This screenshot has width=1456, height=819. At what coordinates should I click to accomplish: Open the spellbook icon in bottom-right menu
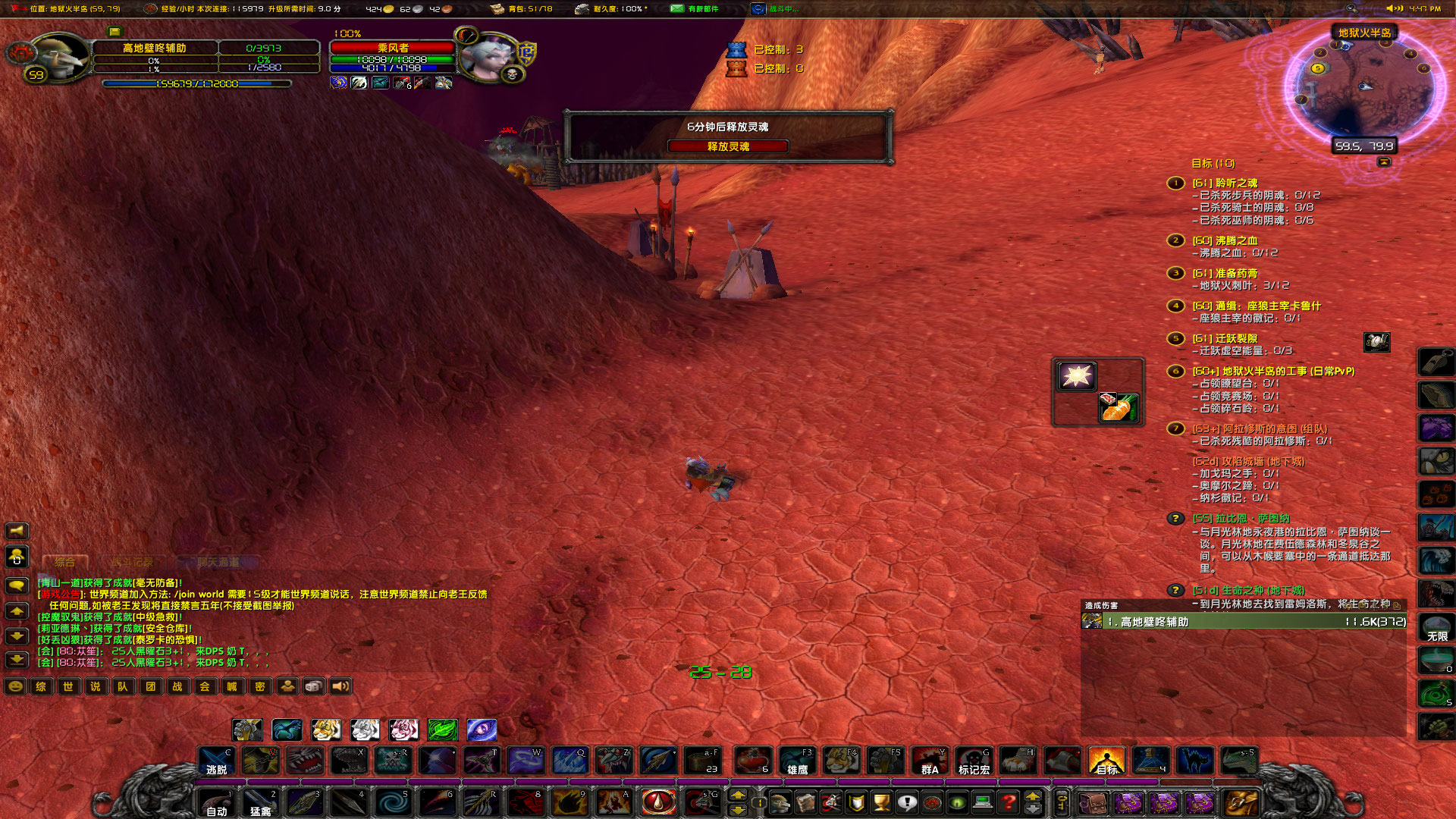pyautogui.click(x=806, y=802)
